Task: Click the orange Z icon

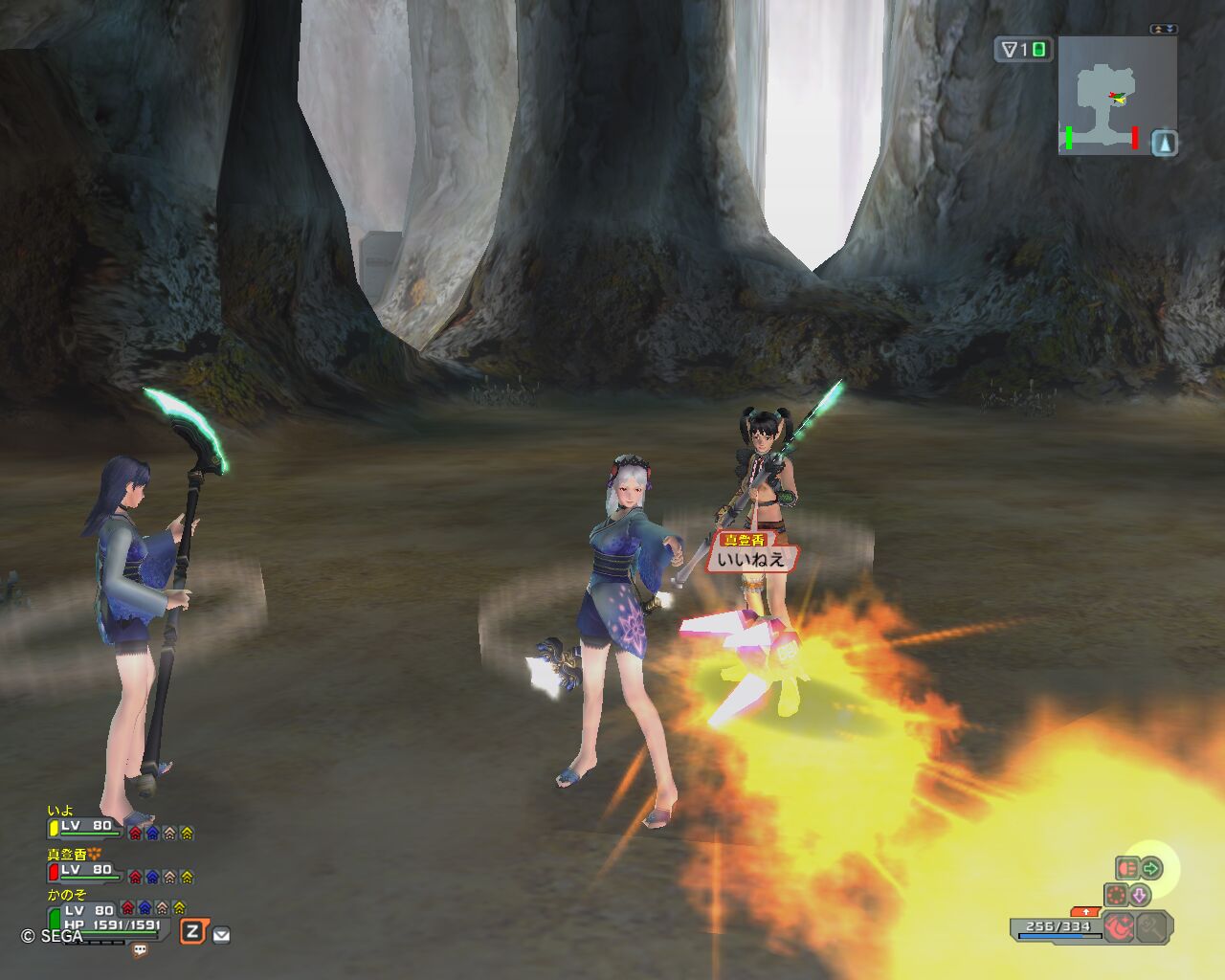Action: (x=193, y=931)
